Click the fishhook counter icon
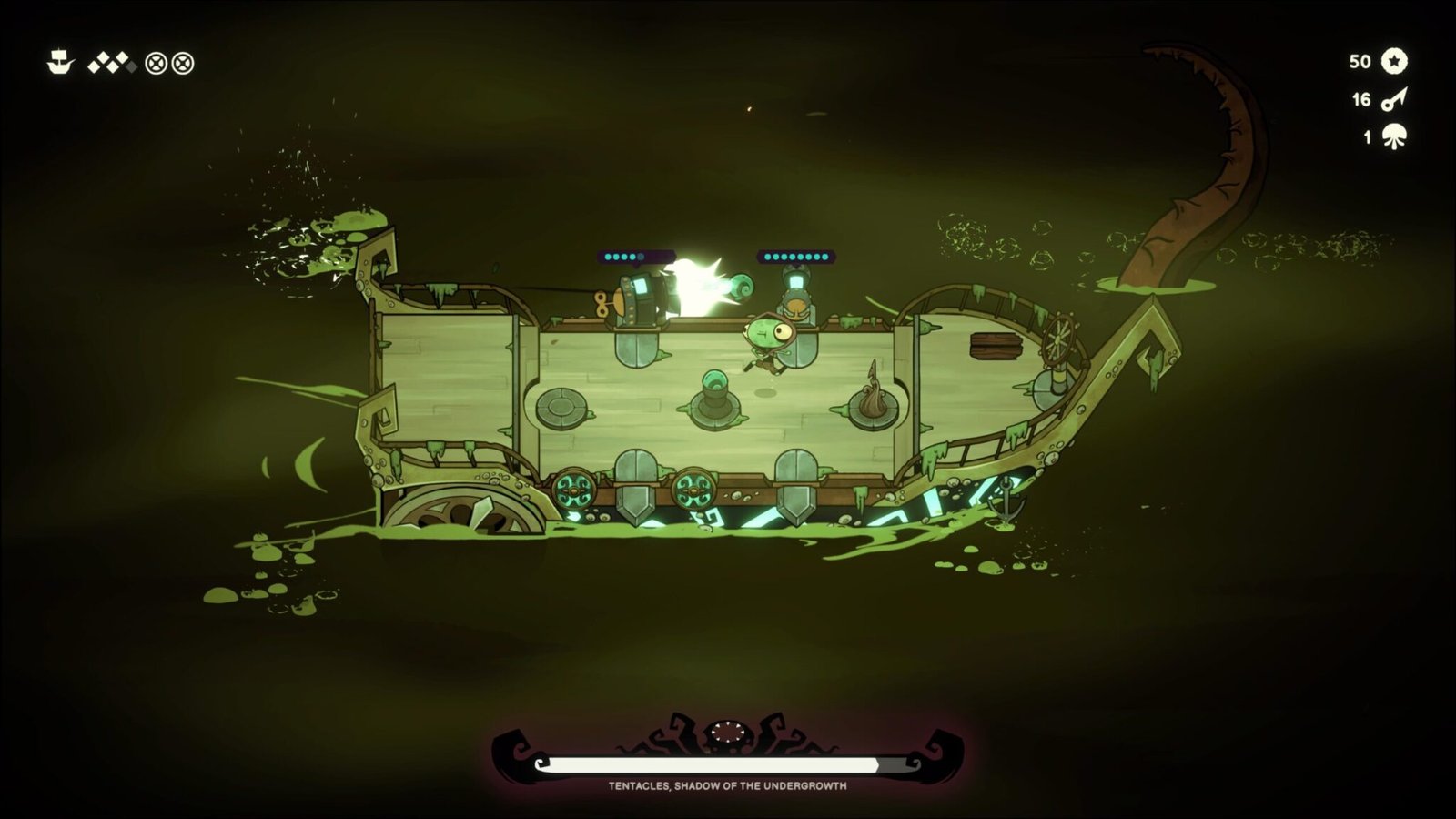The image size is (1456, 819). [1395, 100]
